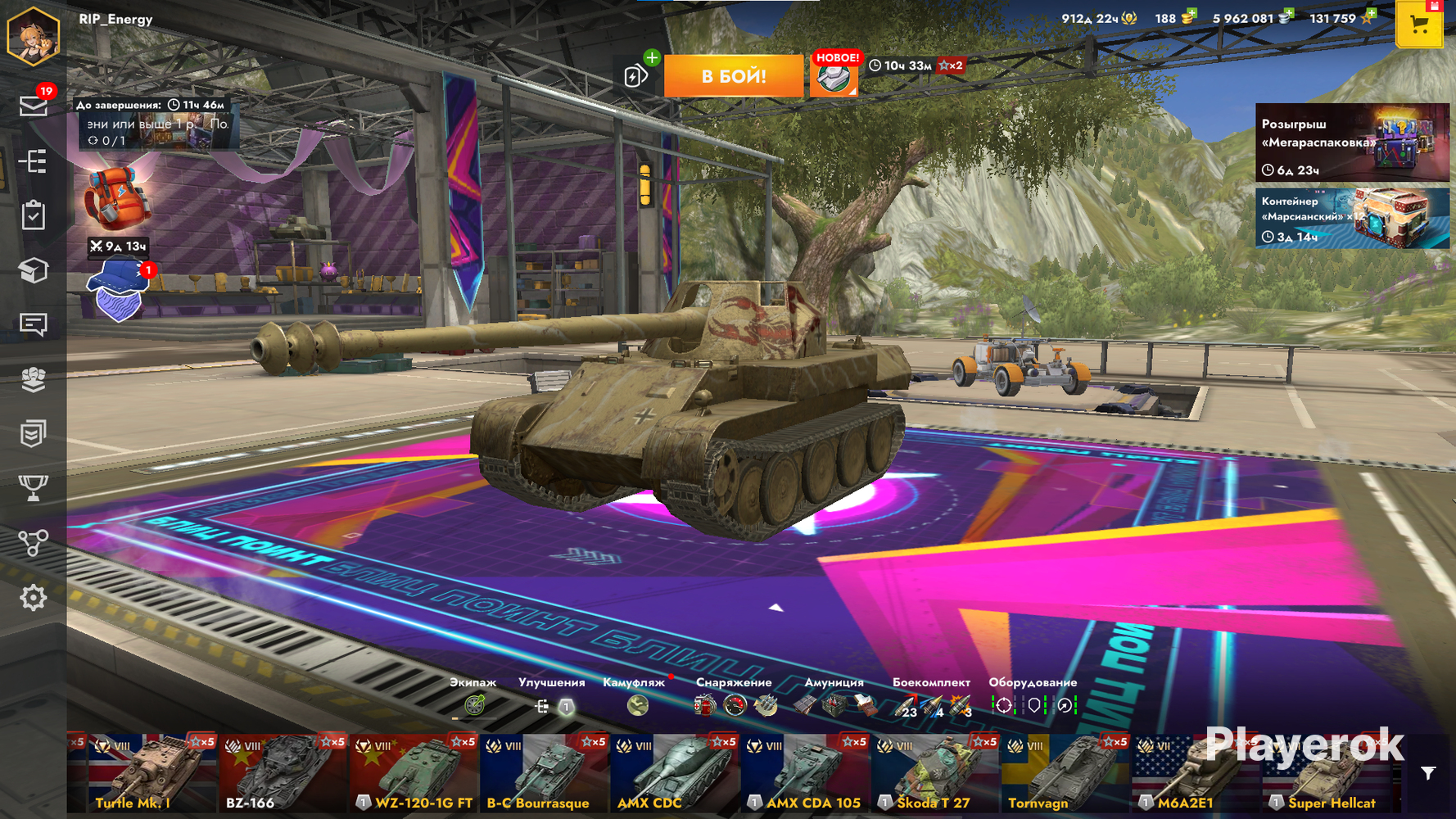This screenshot has height=819, width=1456.
Task: Open the shopping cart store
Action: click(x=1419, y=25)
